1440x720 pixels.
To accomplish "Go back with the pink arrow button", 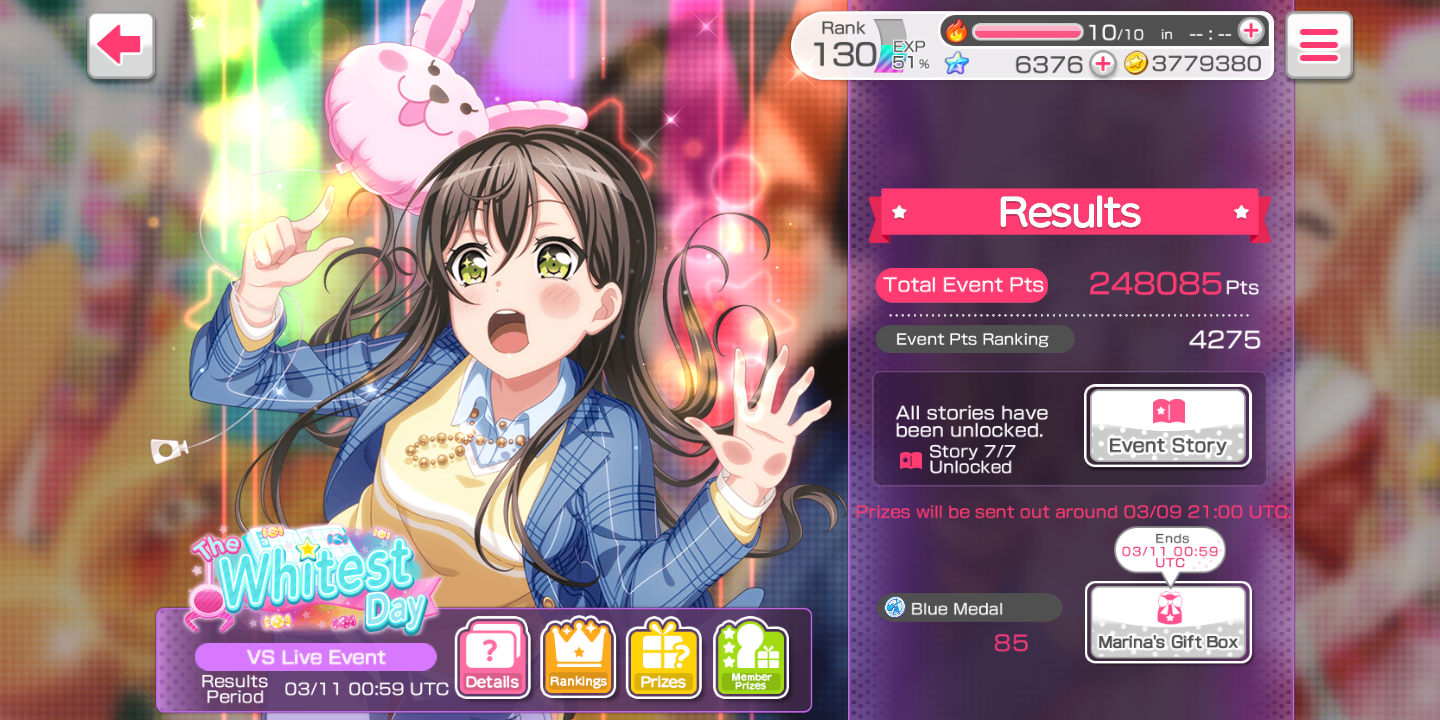I will (121, 45).
